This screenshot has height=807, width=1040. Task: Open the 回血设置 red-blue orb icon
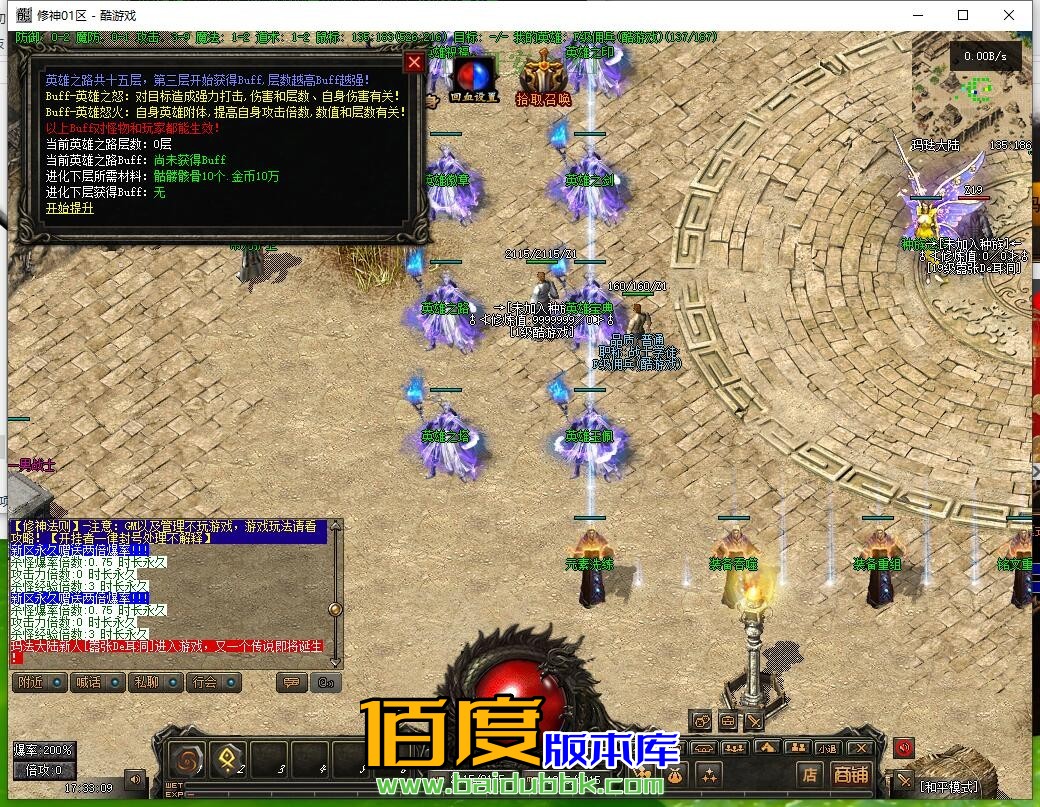click(x=473, y=78)
